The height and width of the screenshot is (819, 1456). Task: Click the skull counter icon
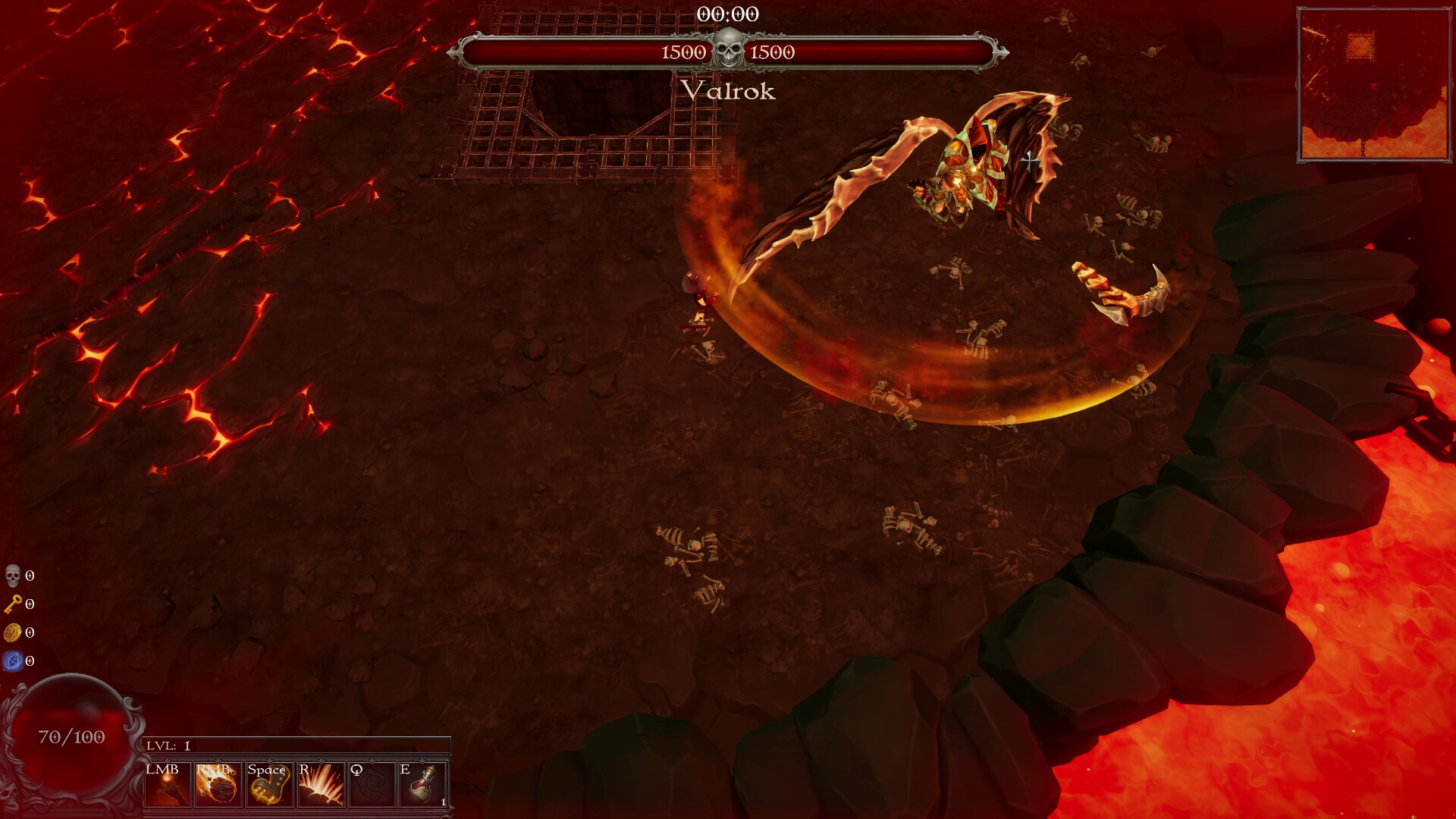click(x=12, y=576)
